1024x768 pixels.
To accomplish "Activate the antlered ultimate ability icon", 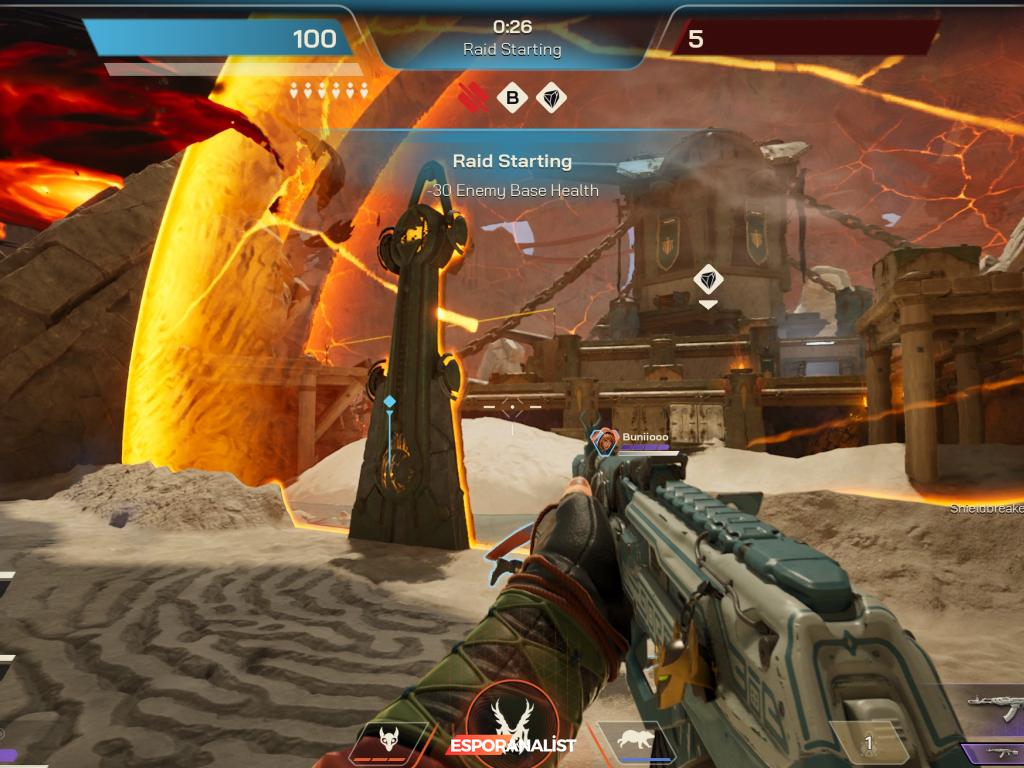I will tap(512, 718).
